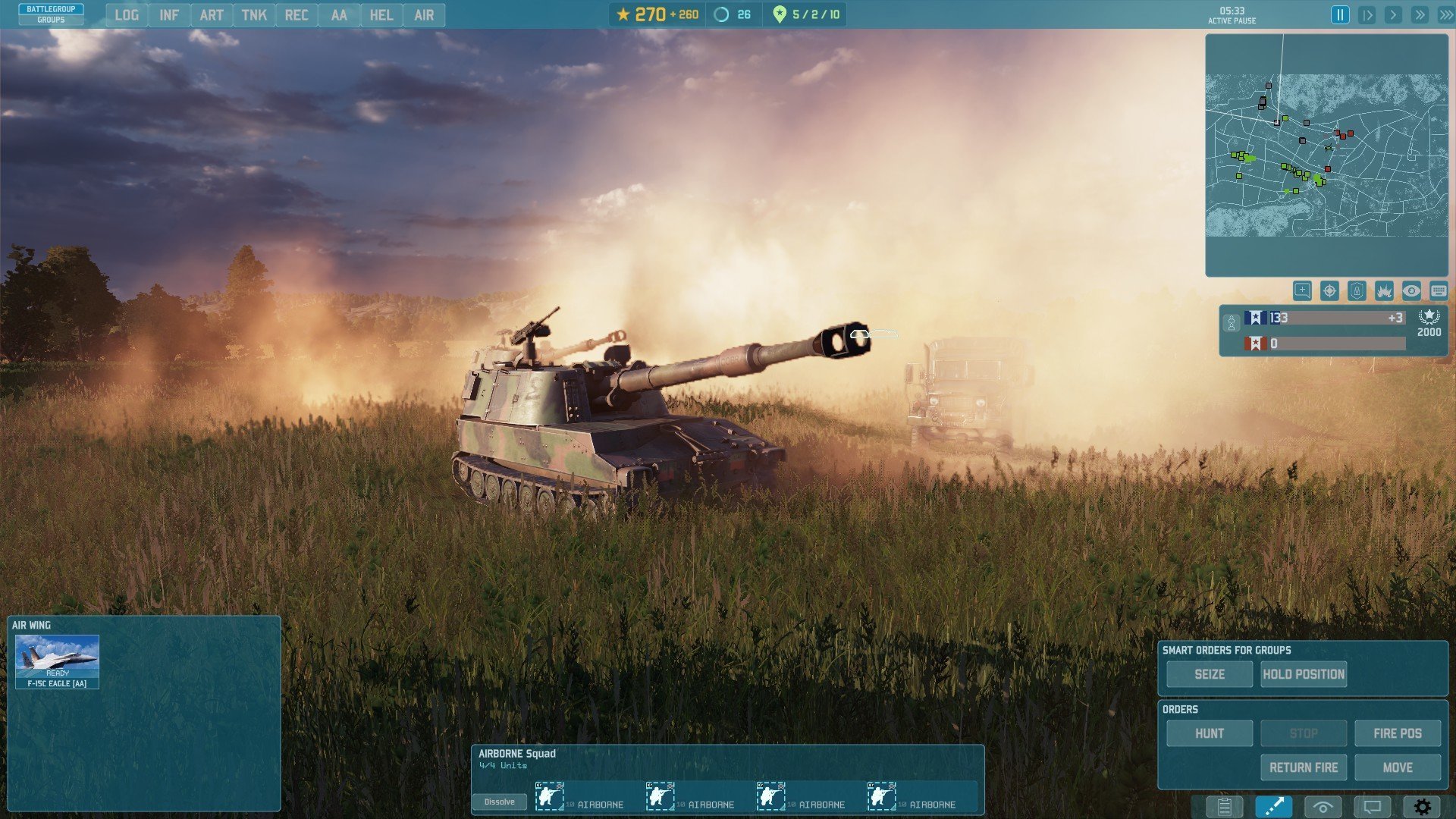Set the Return Fire order

[x=1304, y=767]
